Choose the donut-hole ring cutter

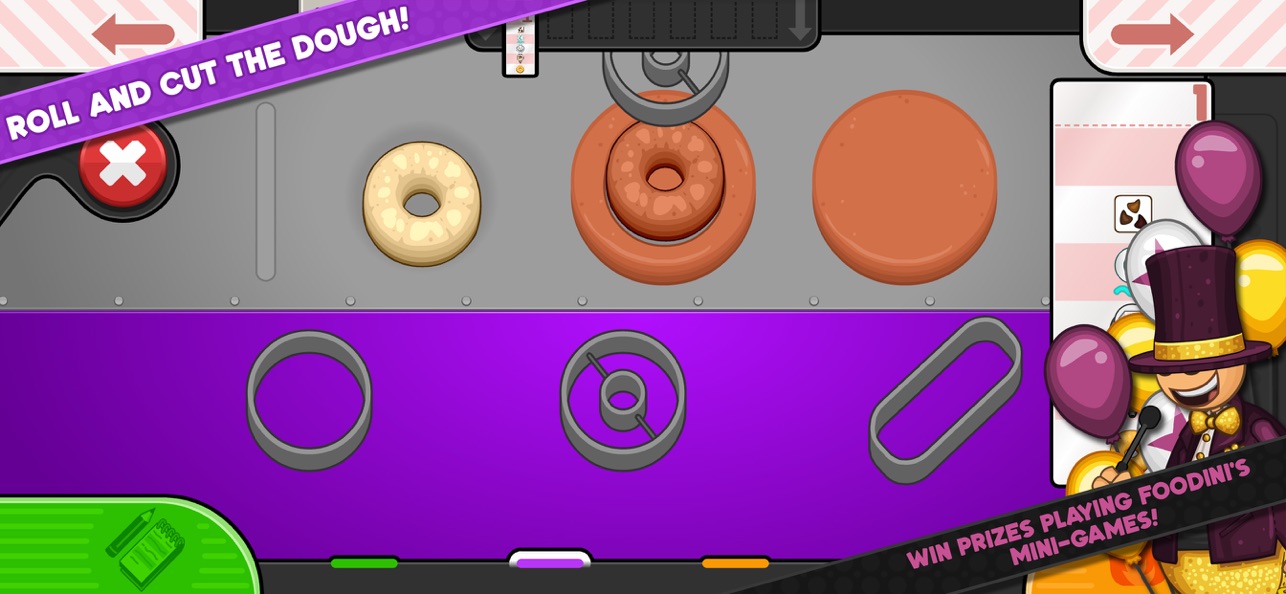(622, 398)
